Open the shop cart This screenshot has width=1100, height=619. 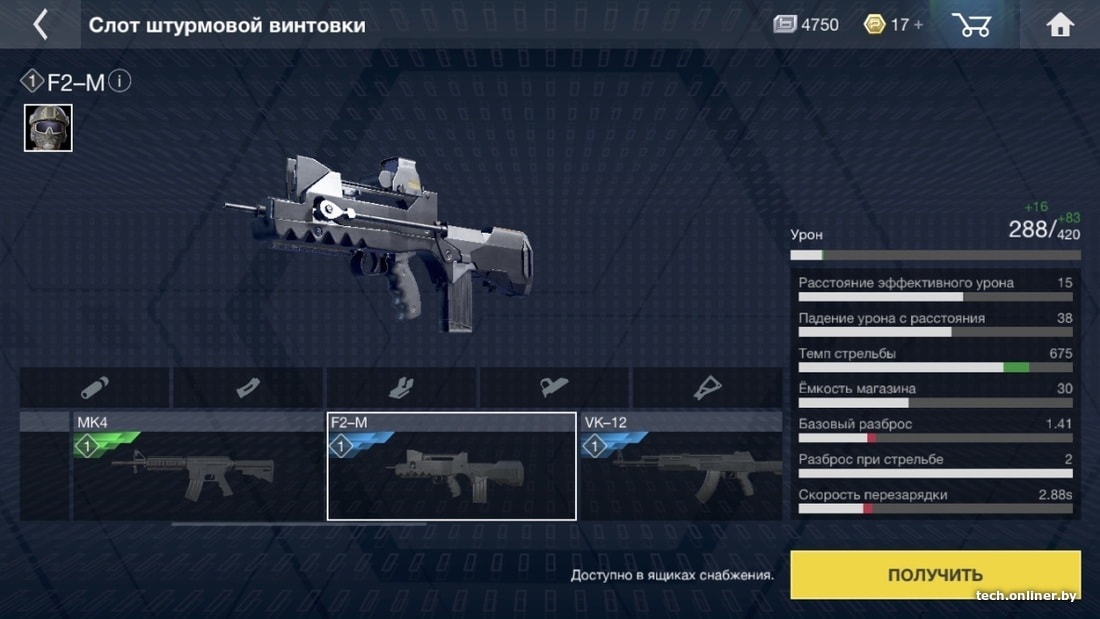click(971, 25)
